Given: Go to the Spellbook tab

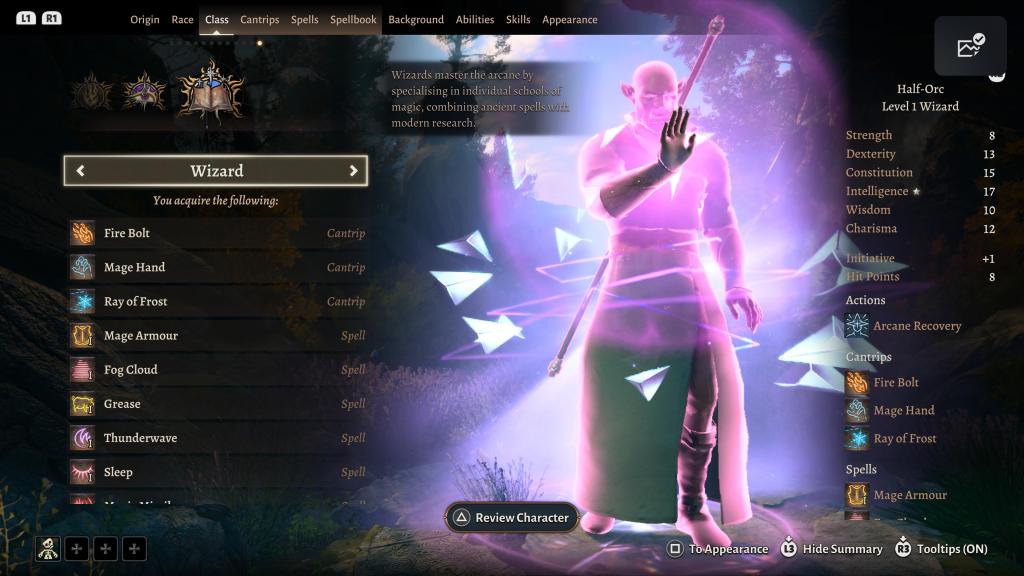Looking at the screenshot, I should tap(353, 20).
